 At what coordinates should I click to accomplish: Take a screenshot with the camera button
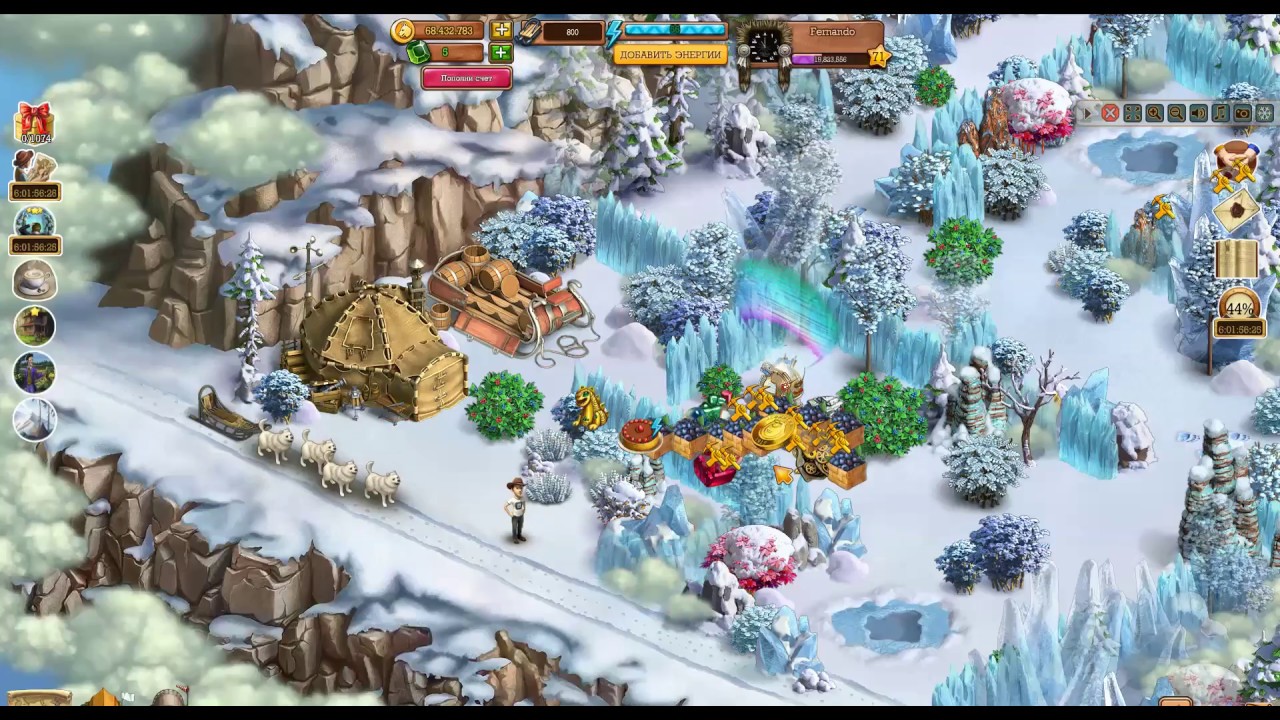(x=1242, y=114)
